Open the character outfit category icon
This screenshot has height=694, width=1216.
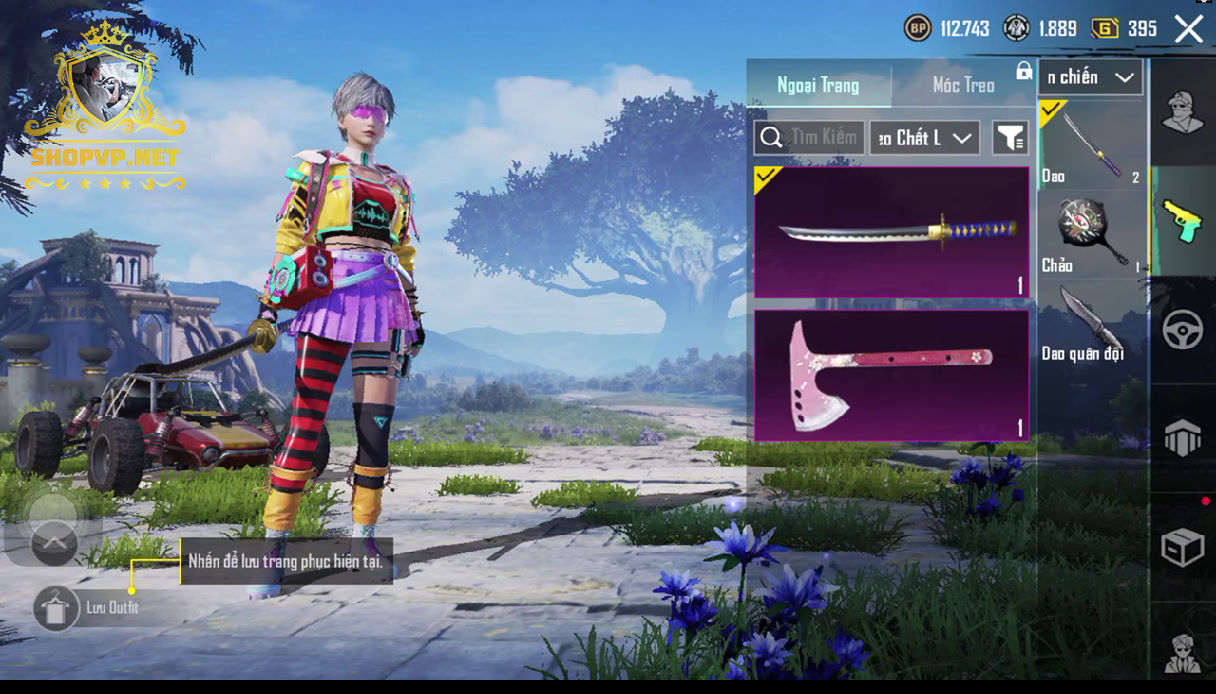tap(1182, 112)
